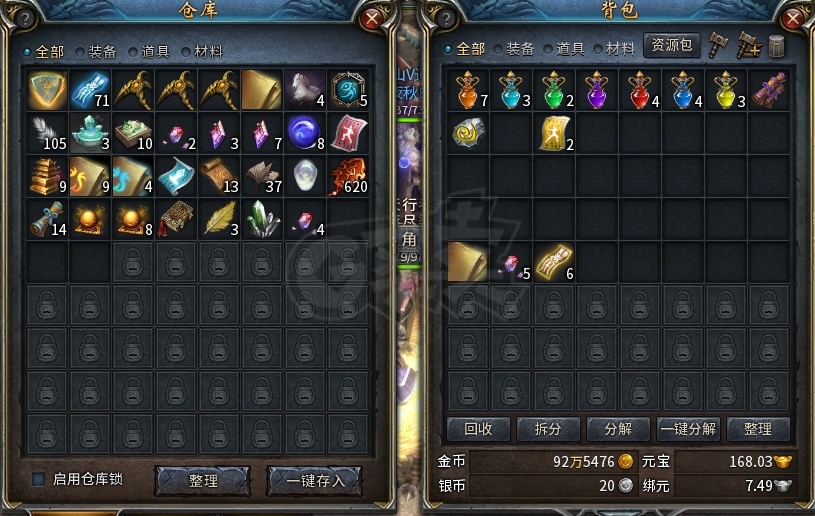815x516 pixels.
Task: Switch warehouse filter to 装备
Action: [x=95, y=51]
